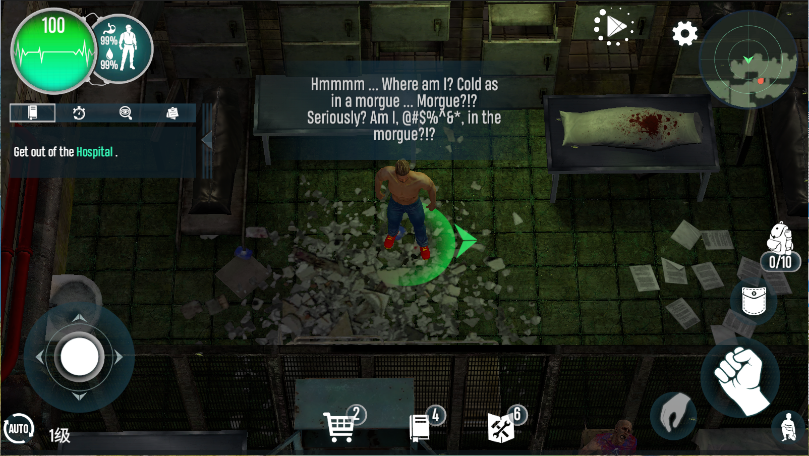Select the quest journal tab
809x456 pixels.
[34, 113]
